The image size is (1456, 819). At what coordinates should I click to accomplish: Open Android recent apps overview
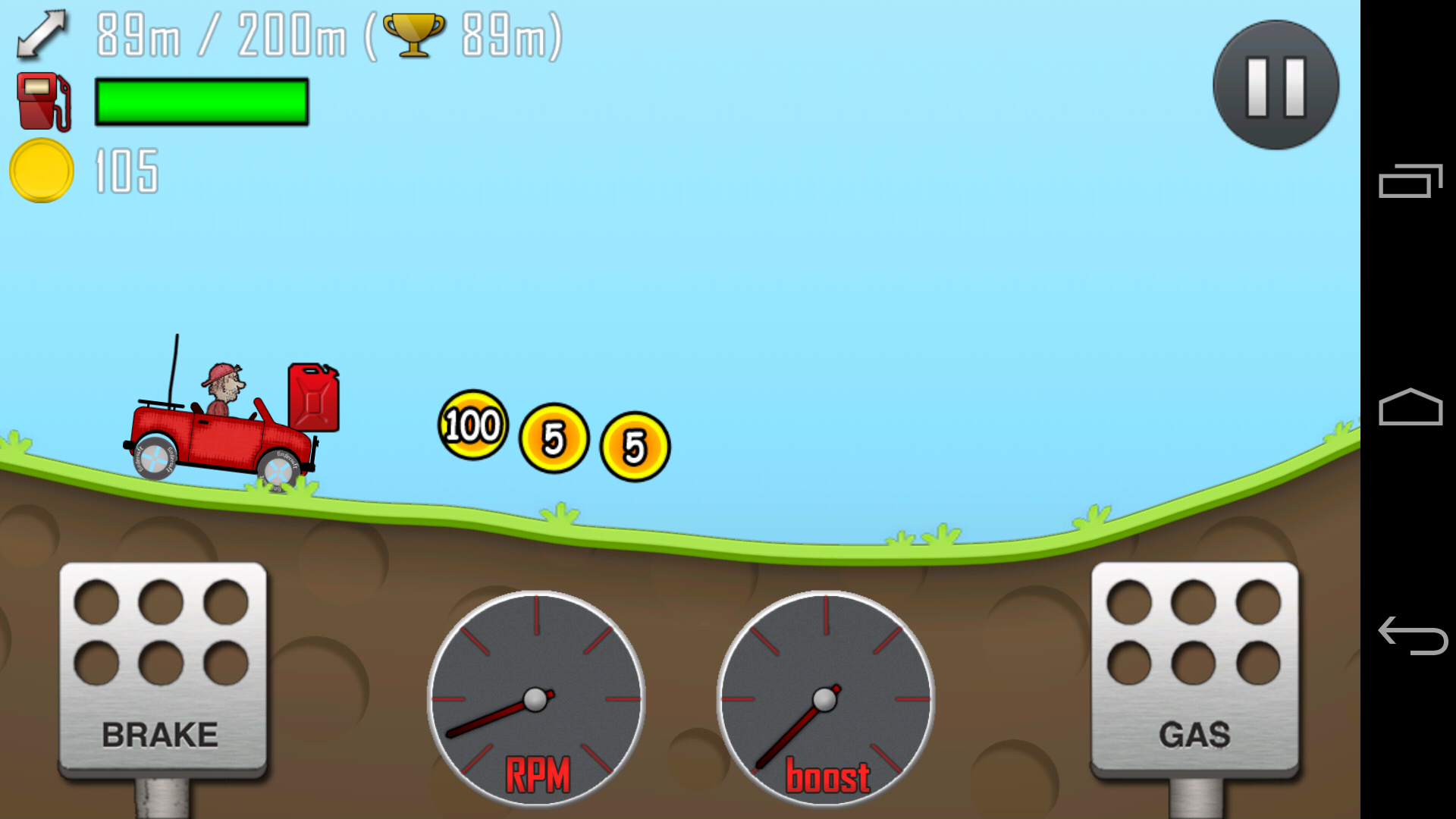click(x=1410, y=181)
